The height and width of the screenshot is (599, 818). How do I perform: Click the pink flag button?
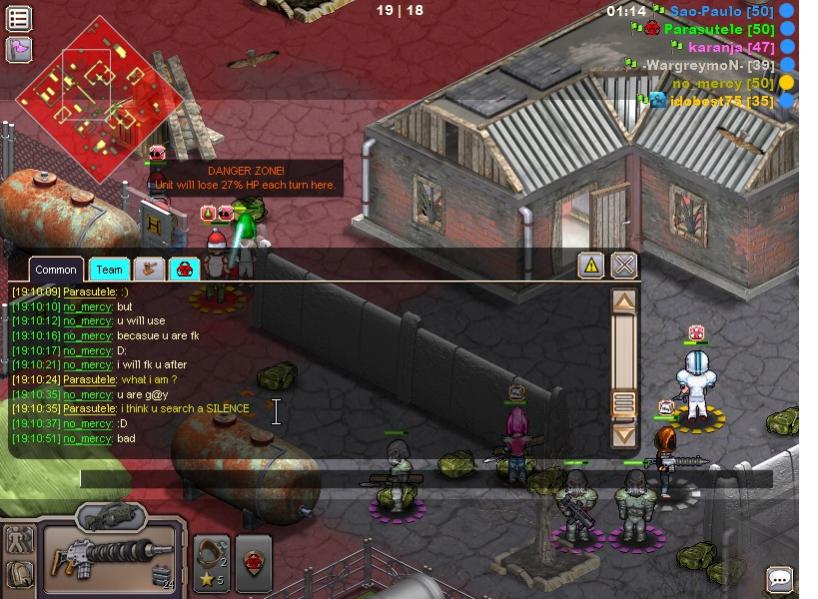(x=19, y=49)
